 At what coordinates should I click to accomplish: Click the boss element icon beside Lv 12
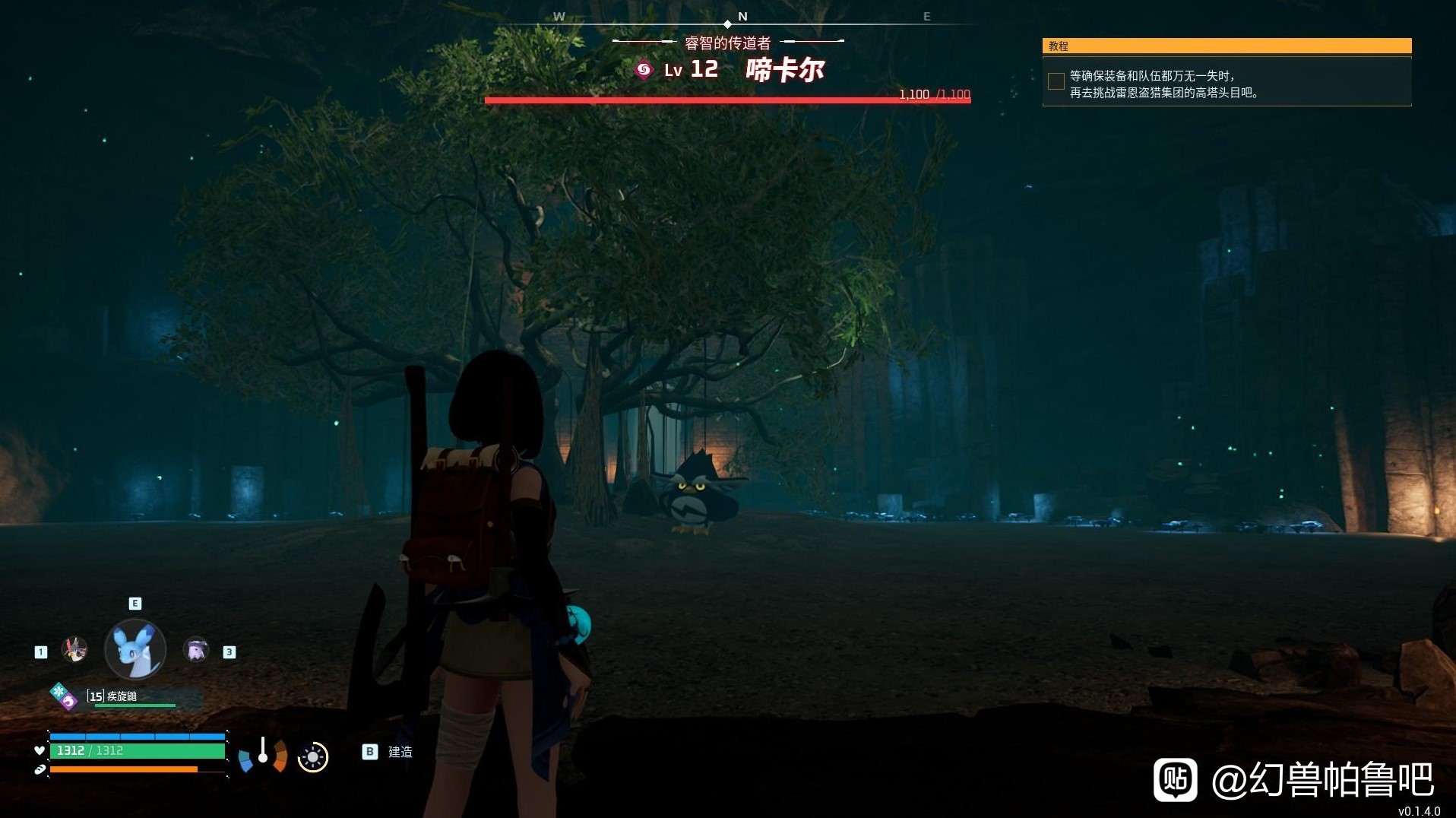coord(644,71)
